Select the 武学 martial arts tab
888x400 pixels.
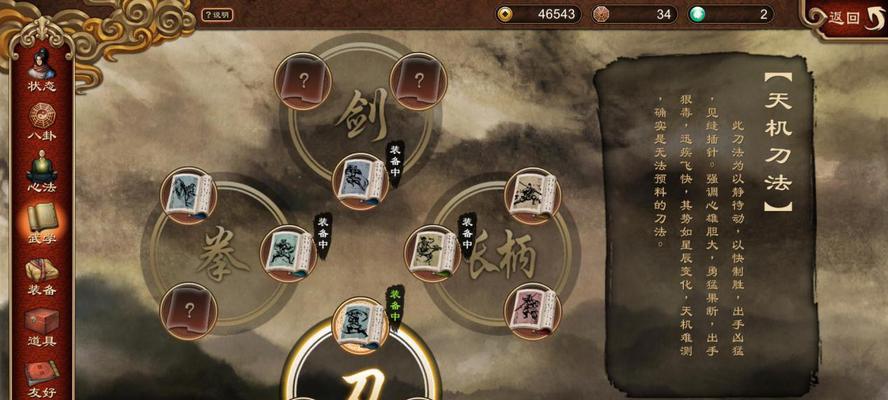pyautogui.click(x=41, y=220)
